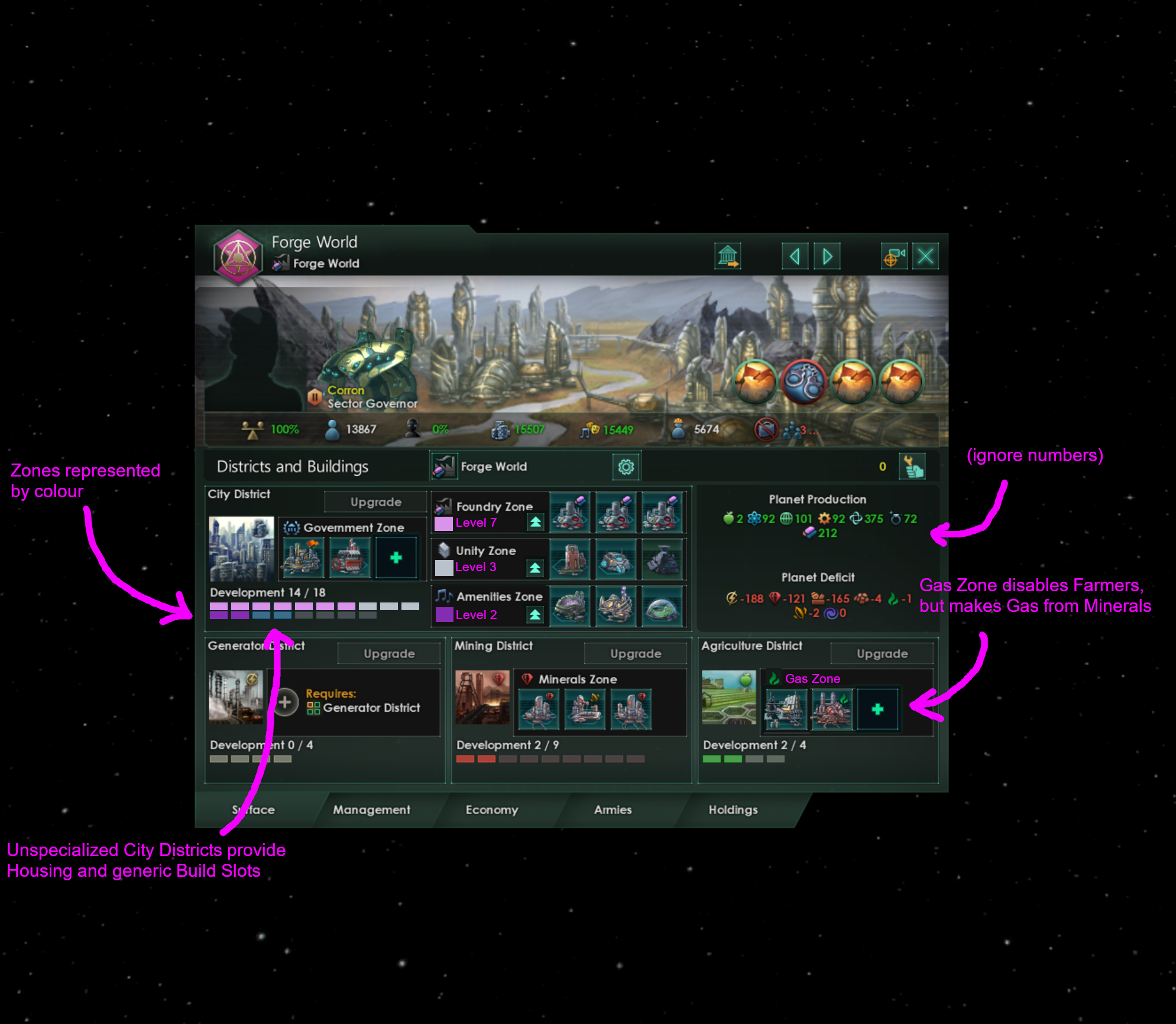
Task: Upgrade the City District
Action: (375, 501)
